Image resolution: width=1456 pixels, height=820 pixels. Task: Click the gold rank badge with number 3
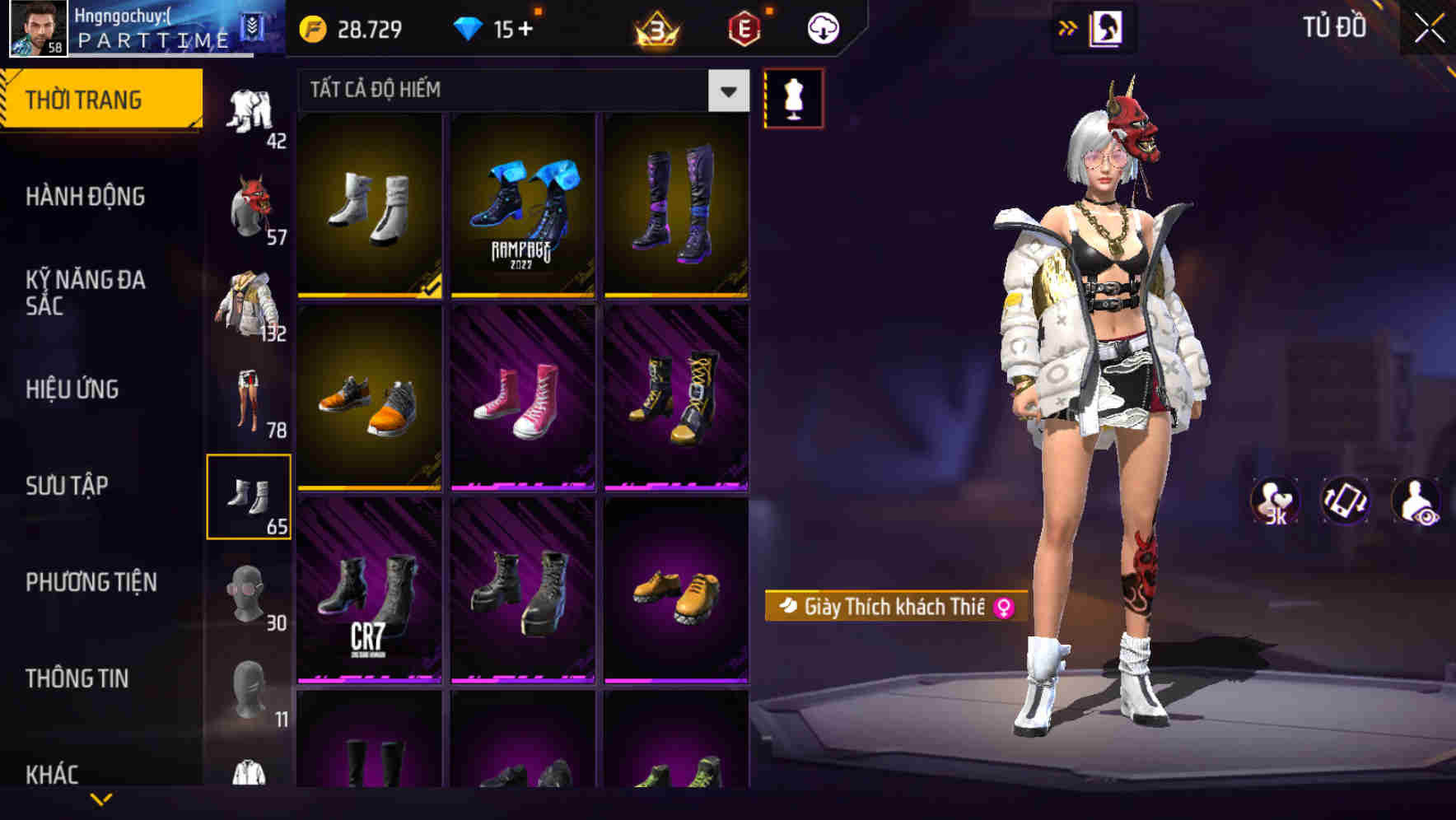(x=653, y=27)
